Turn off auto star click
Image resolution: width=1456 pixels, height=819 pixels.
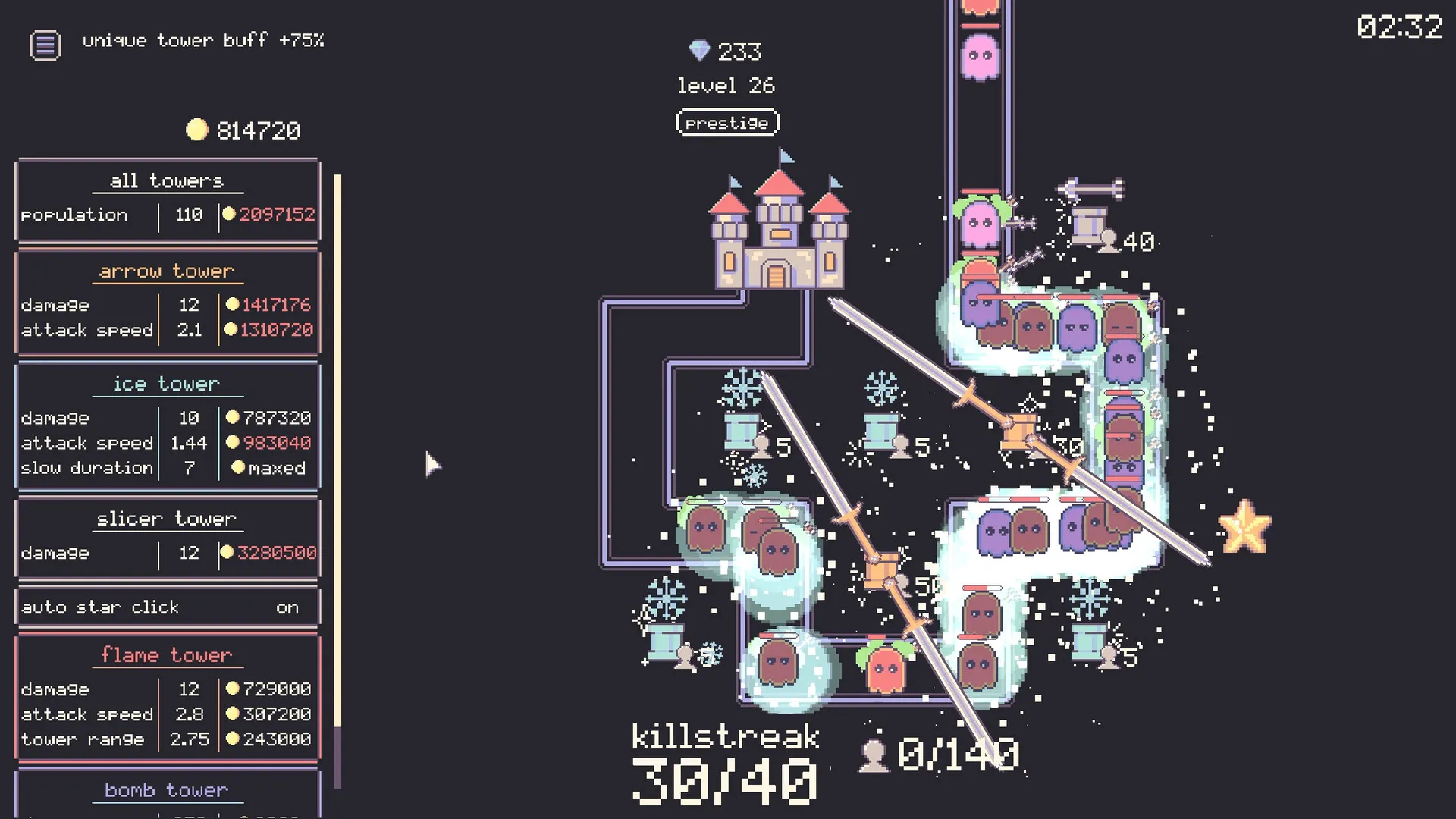pos(287,607)
